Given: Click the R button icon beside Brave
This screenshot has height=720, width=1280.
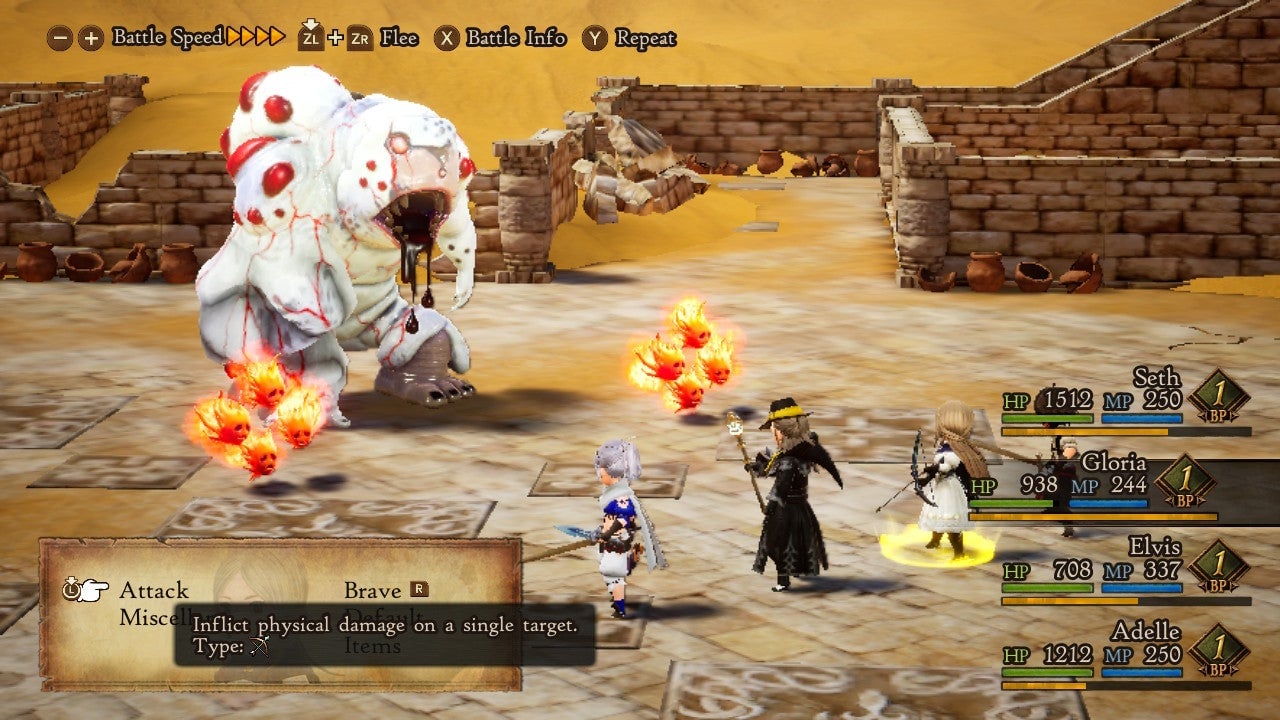Looking at the screenshot, I should (418, 590).
